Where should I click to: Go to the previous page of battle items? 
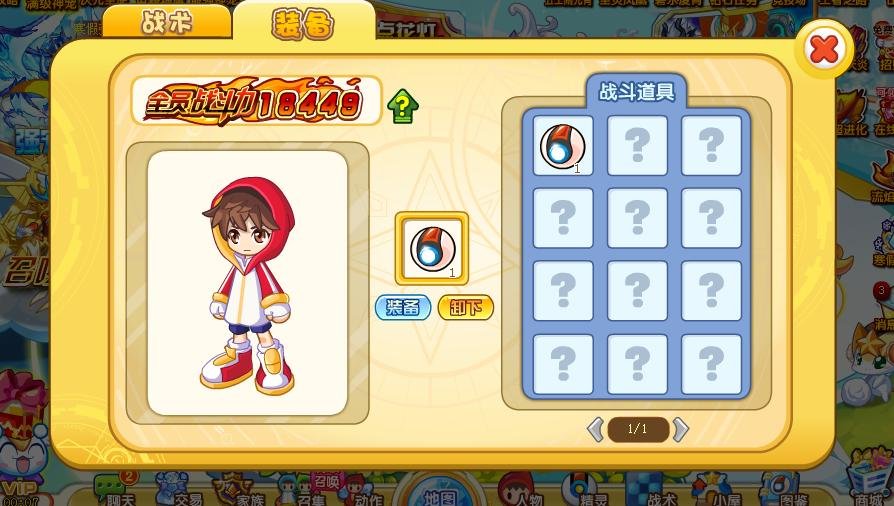pyautogui.click(x=595, y=429)
